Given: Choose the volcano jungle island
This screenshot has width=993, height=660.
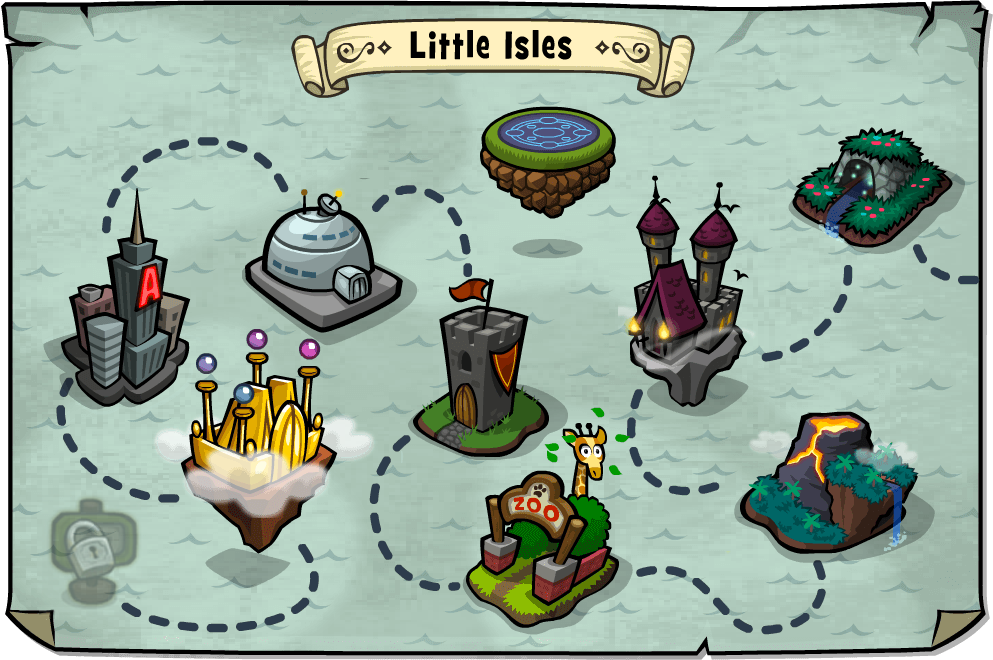Looking at the screenshot, I should point(827,480).
